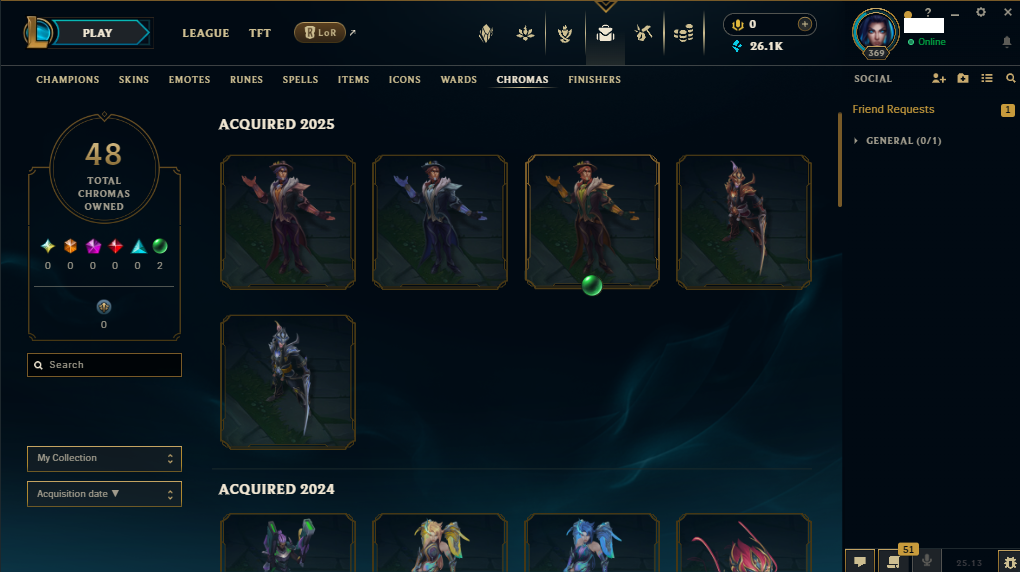The width and height of the screenshot is (1020, 572).
Task: Expand the General friends group
Action: (x=902, y=141)
